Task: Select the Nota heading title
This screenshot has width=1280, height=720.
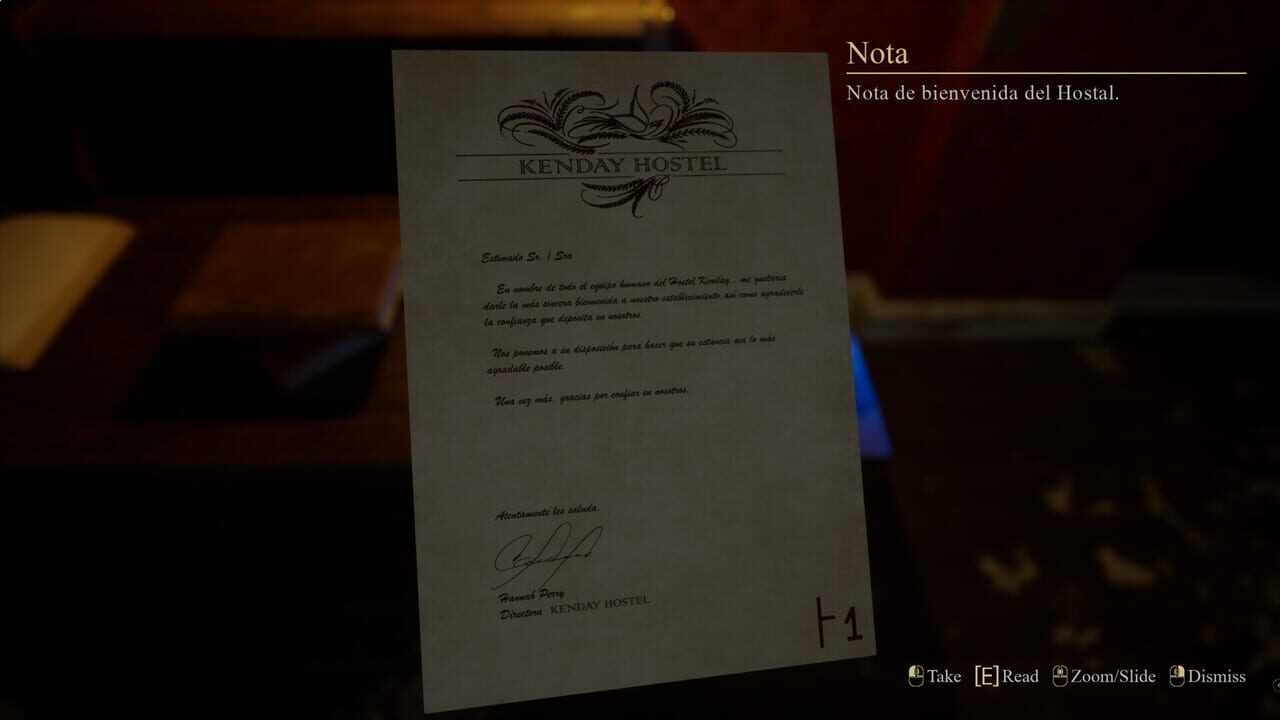Action: coord(877,52)
